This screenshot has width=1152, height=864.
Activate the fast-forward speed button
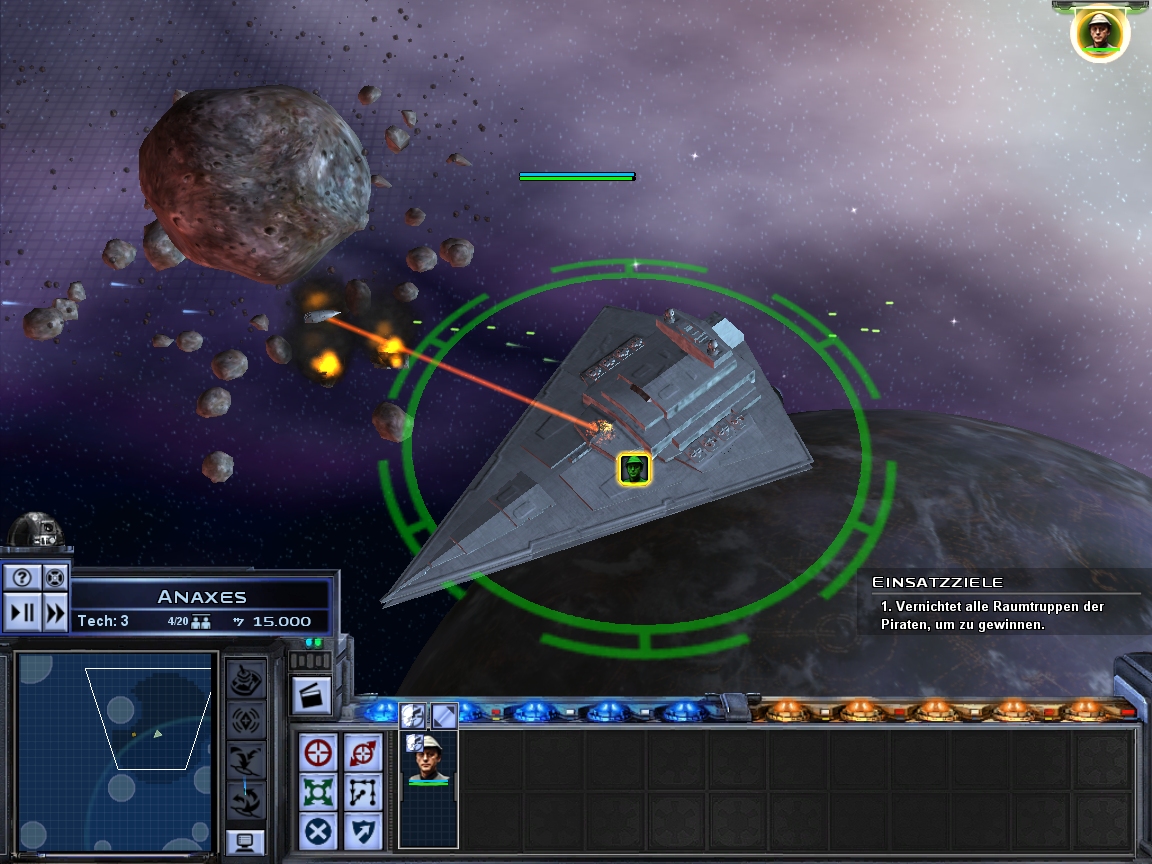(x=55, y=611)
